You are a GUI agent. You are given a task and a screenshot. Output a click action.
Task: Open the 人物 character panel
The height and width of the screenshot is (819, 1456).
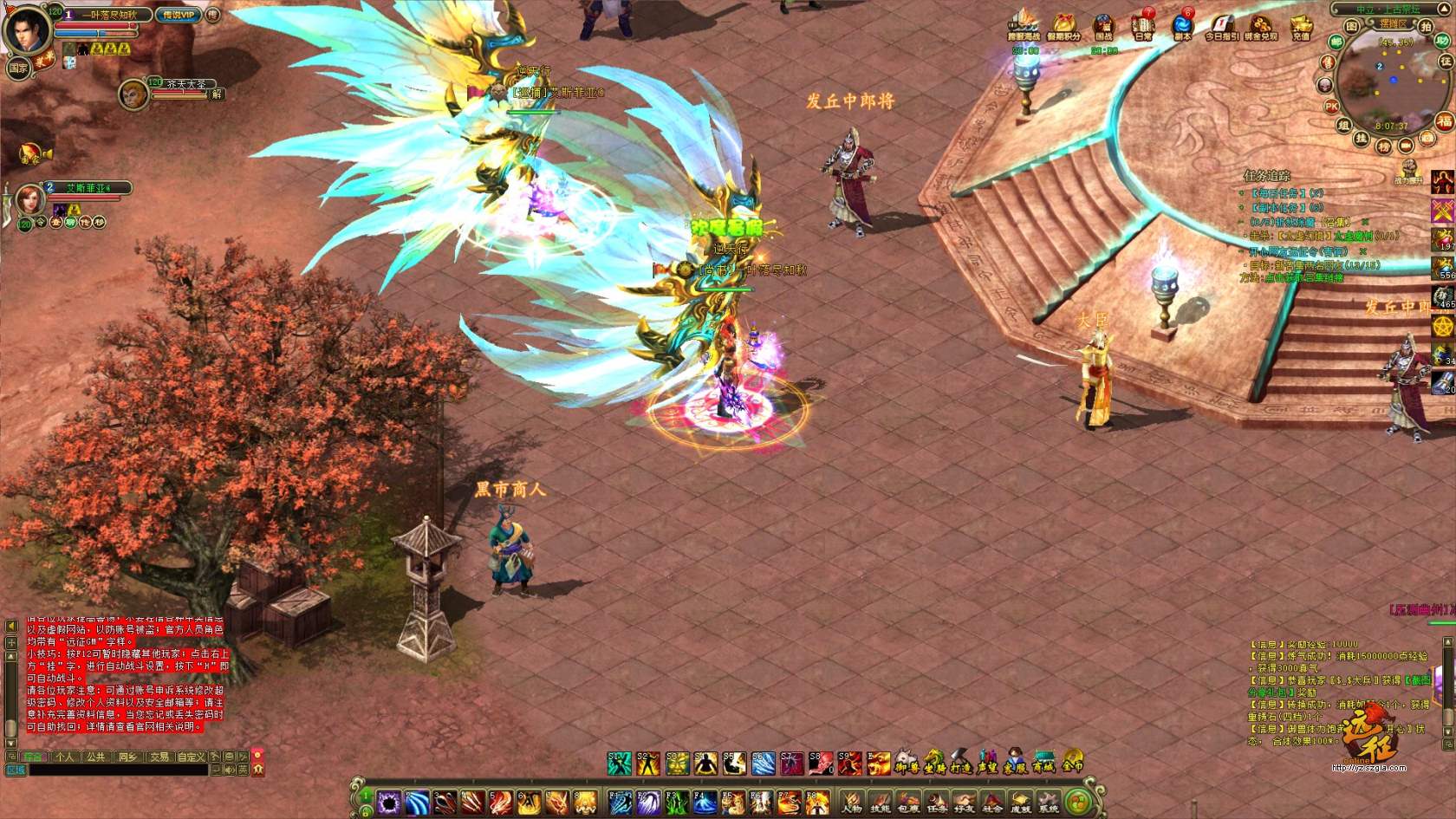click(852, 803)
